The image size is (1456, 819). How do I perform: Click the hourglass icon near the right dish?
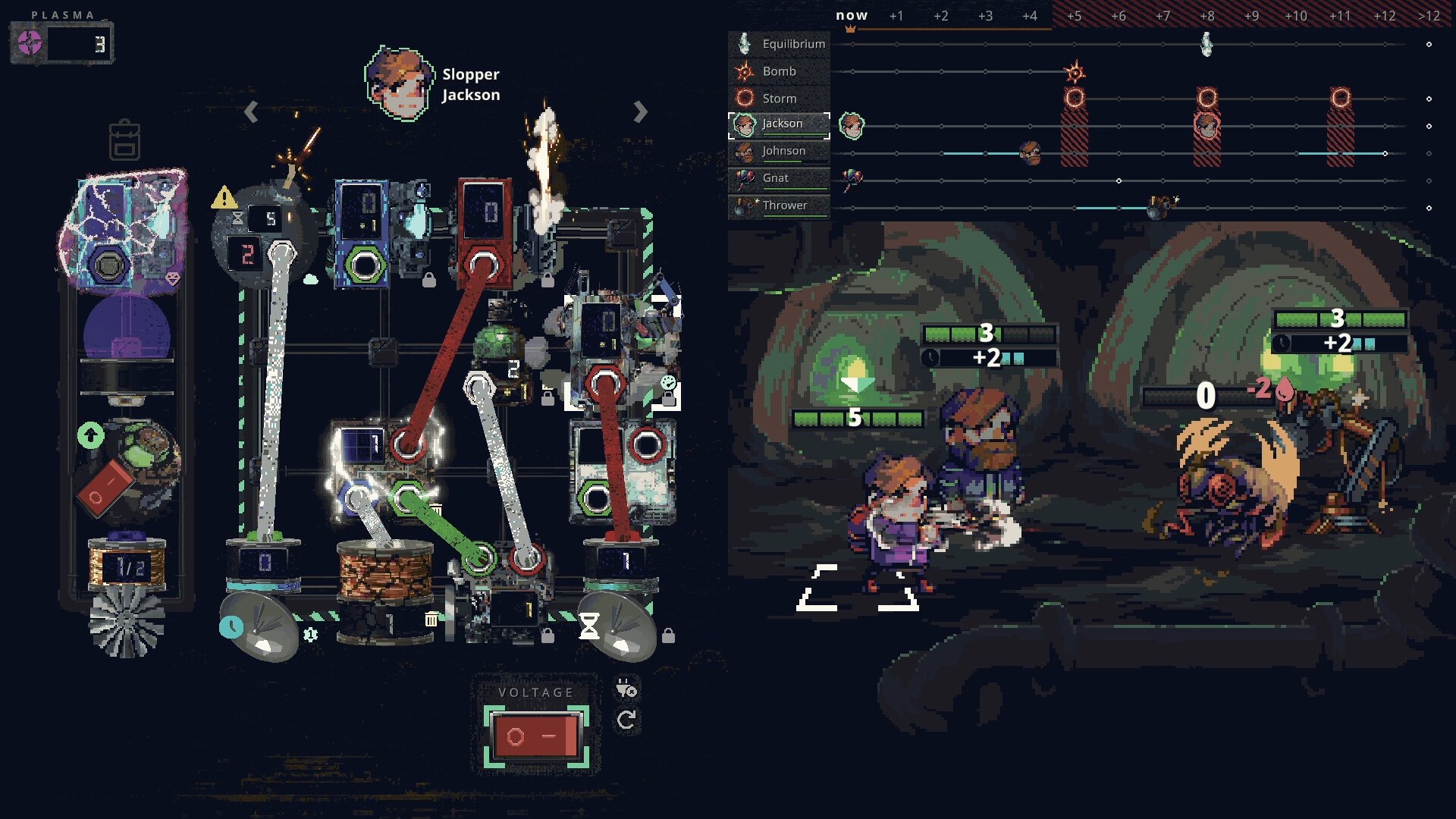click(589, 627)
